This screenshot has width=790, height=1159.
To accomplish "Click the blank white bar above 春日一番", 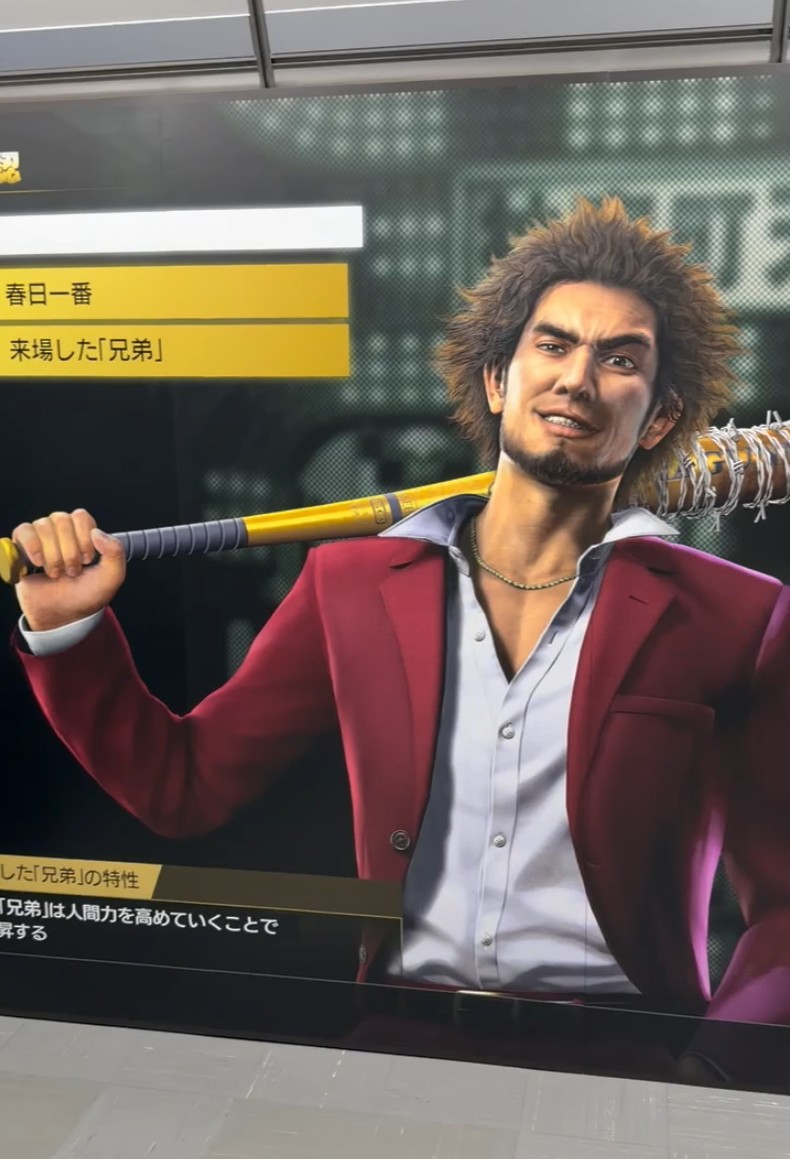I will (180, 229).
